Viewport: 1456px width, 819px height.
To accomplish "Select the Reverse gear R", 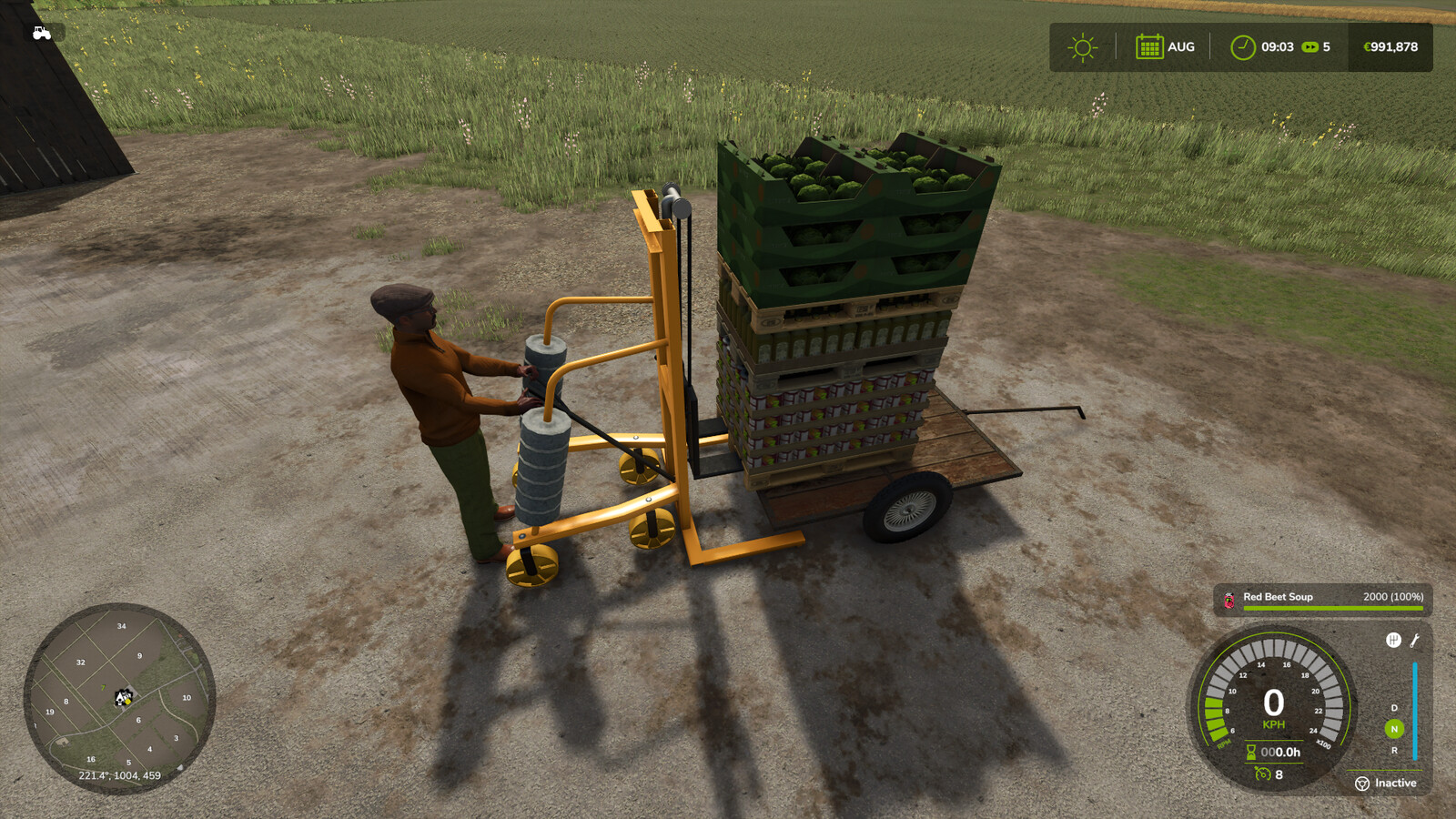I will [1395, 749].
